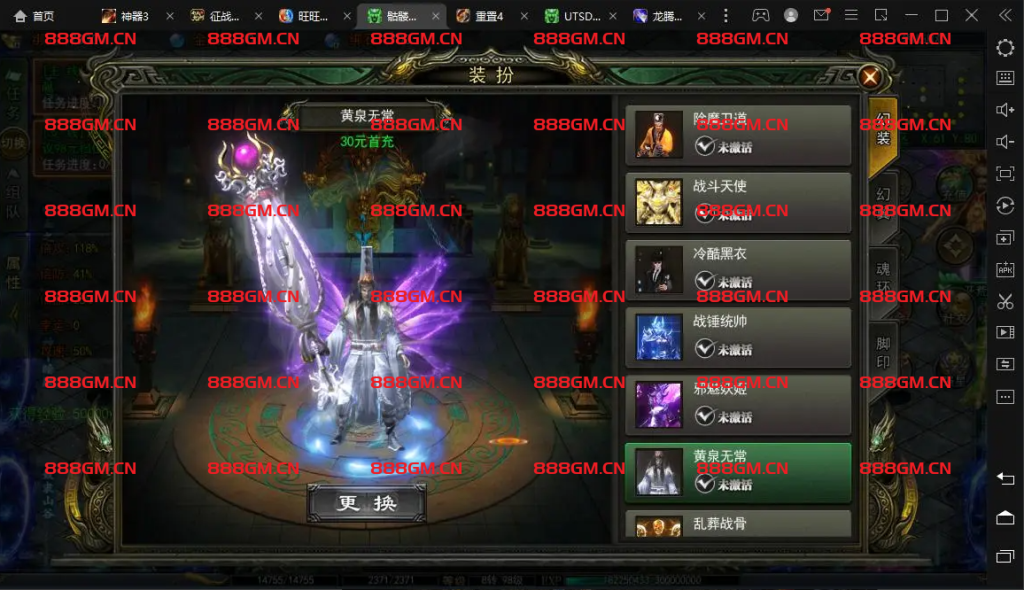Click the emulator scissors screenshot tool
Viewport: 1024px width, 590px height.
pyautogui.click(x=1005, y=301)
